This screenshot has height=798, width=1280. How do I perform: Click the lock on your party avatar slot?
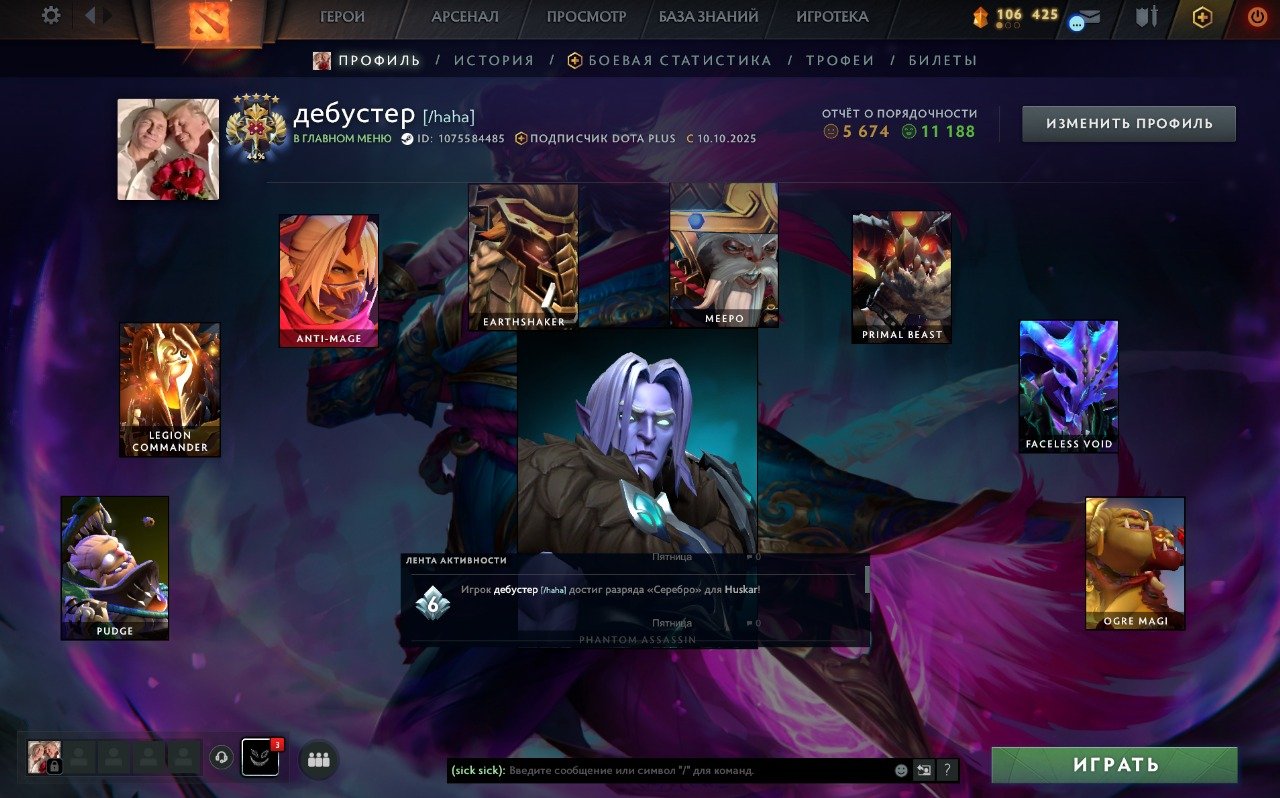pos(55,766)
